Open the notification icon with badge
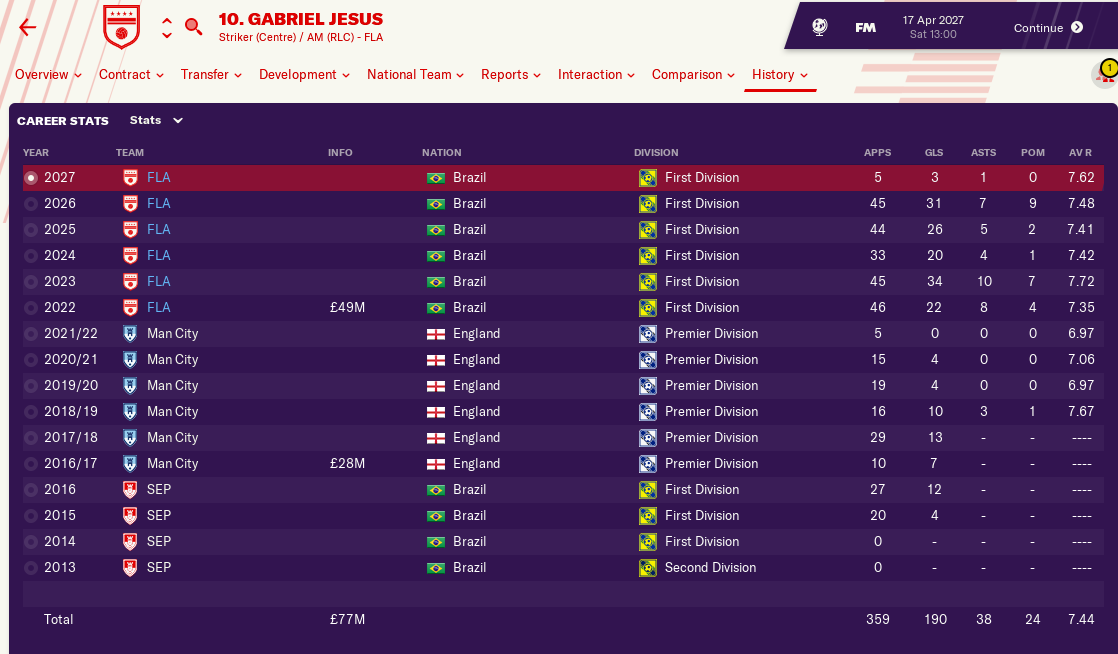Screen dimensions: 1118x654 (x=1105, y=74)
